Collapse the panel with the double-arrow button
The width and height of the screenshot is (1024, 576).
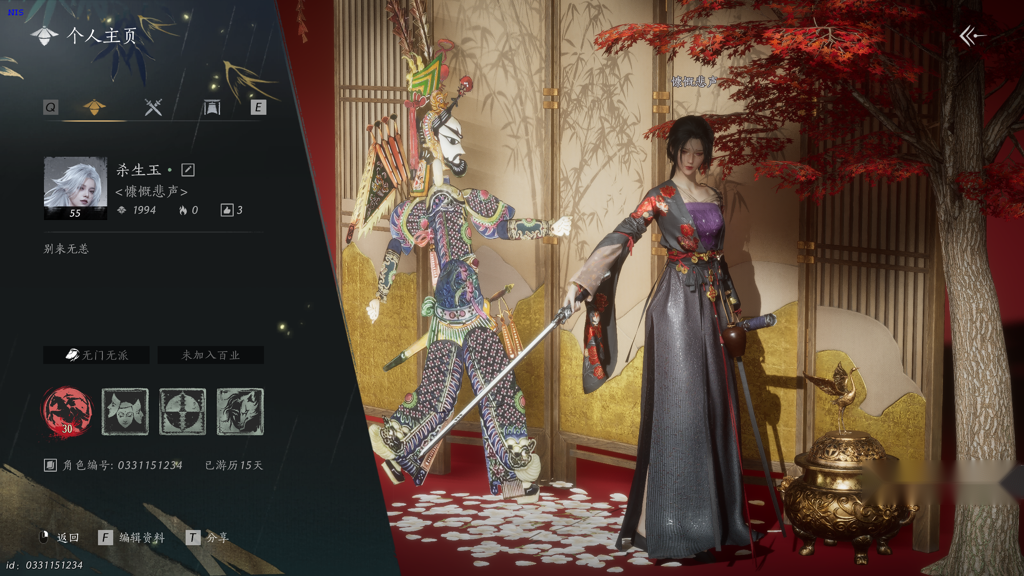click(972, 36)
